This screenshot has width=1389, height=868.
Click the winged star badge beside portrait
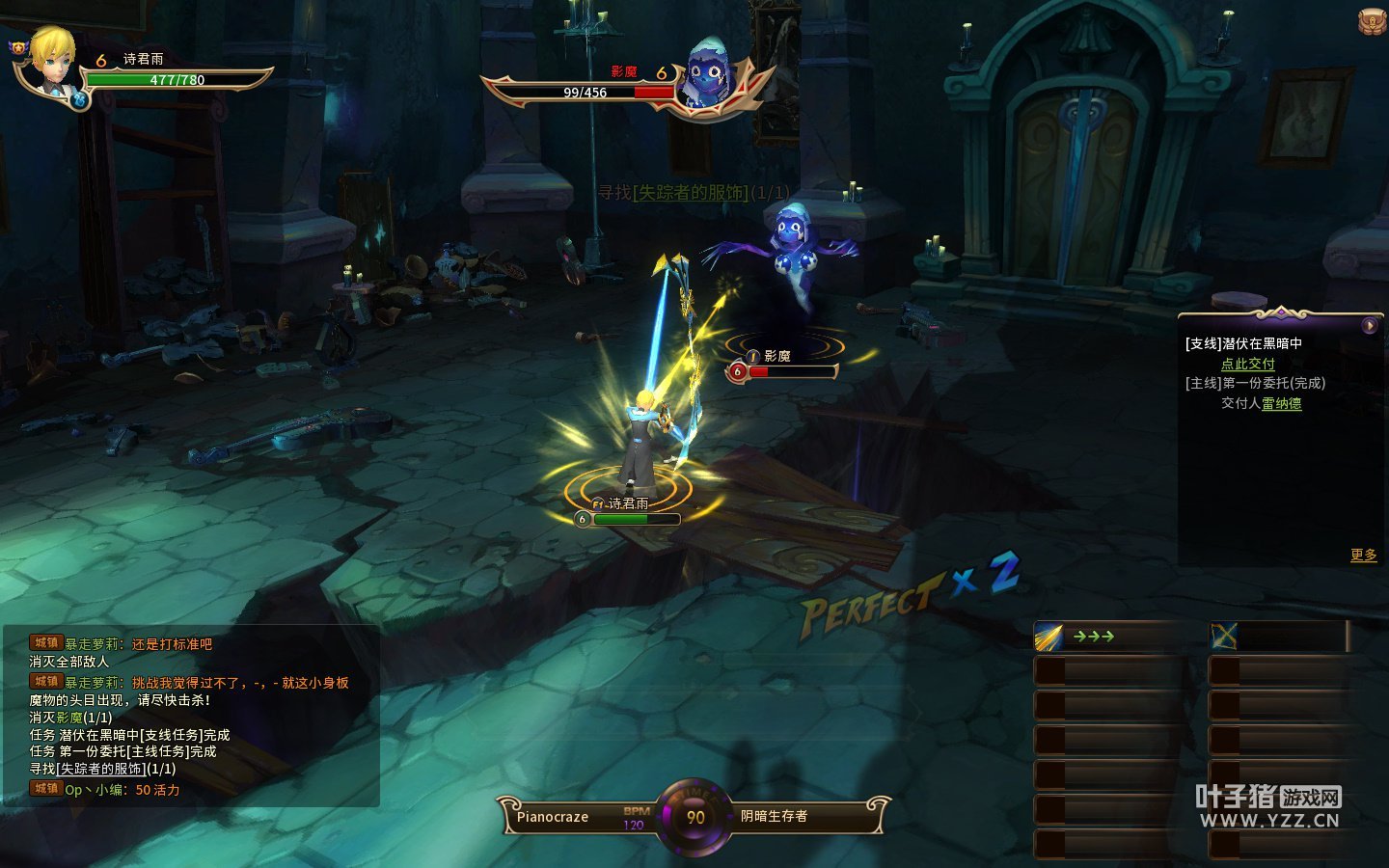[19, 46]
